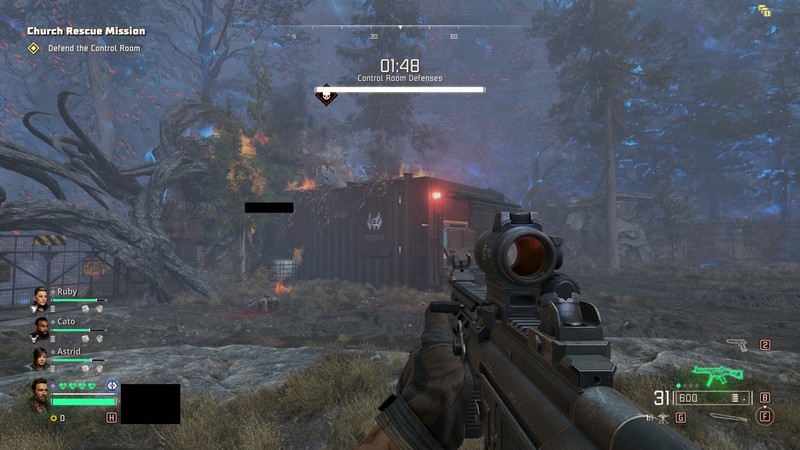Select Astrid's squad portrait
The image size is (800, 450).
click(41, 357)
